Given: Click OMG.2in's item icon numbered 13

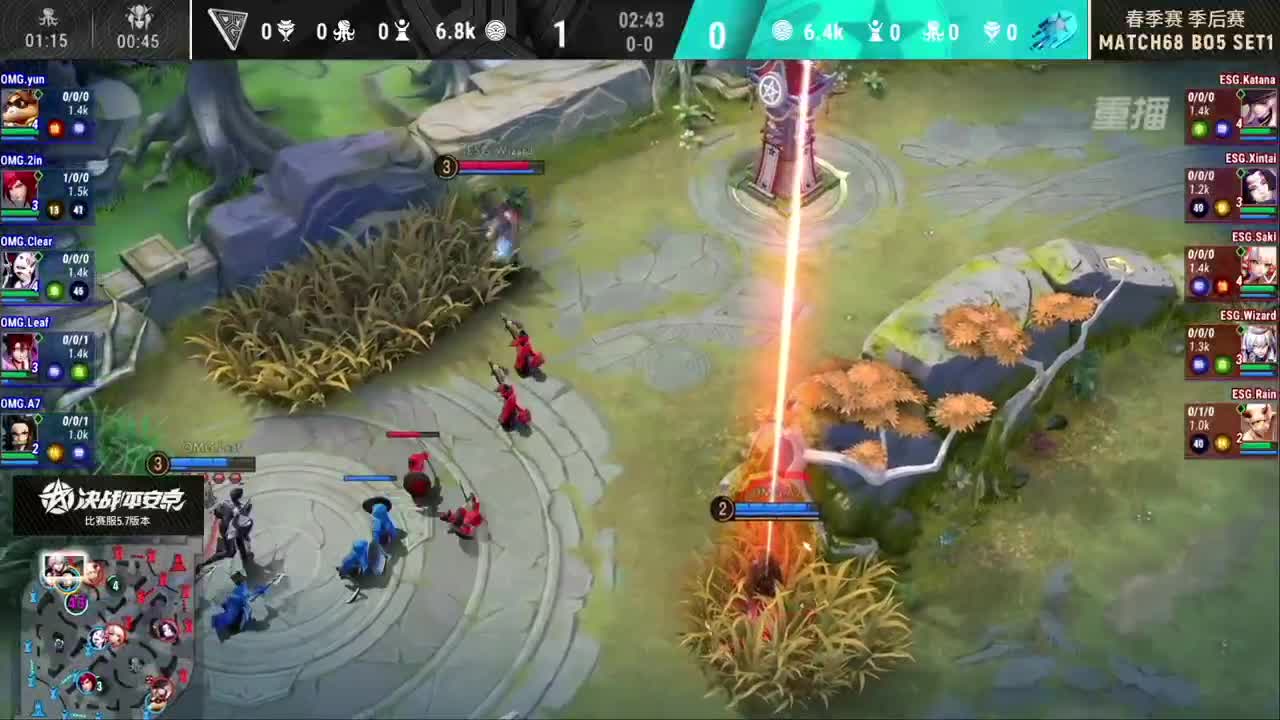Looking at the screenshot, I should coord(54,207).
